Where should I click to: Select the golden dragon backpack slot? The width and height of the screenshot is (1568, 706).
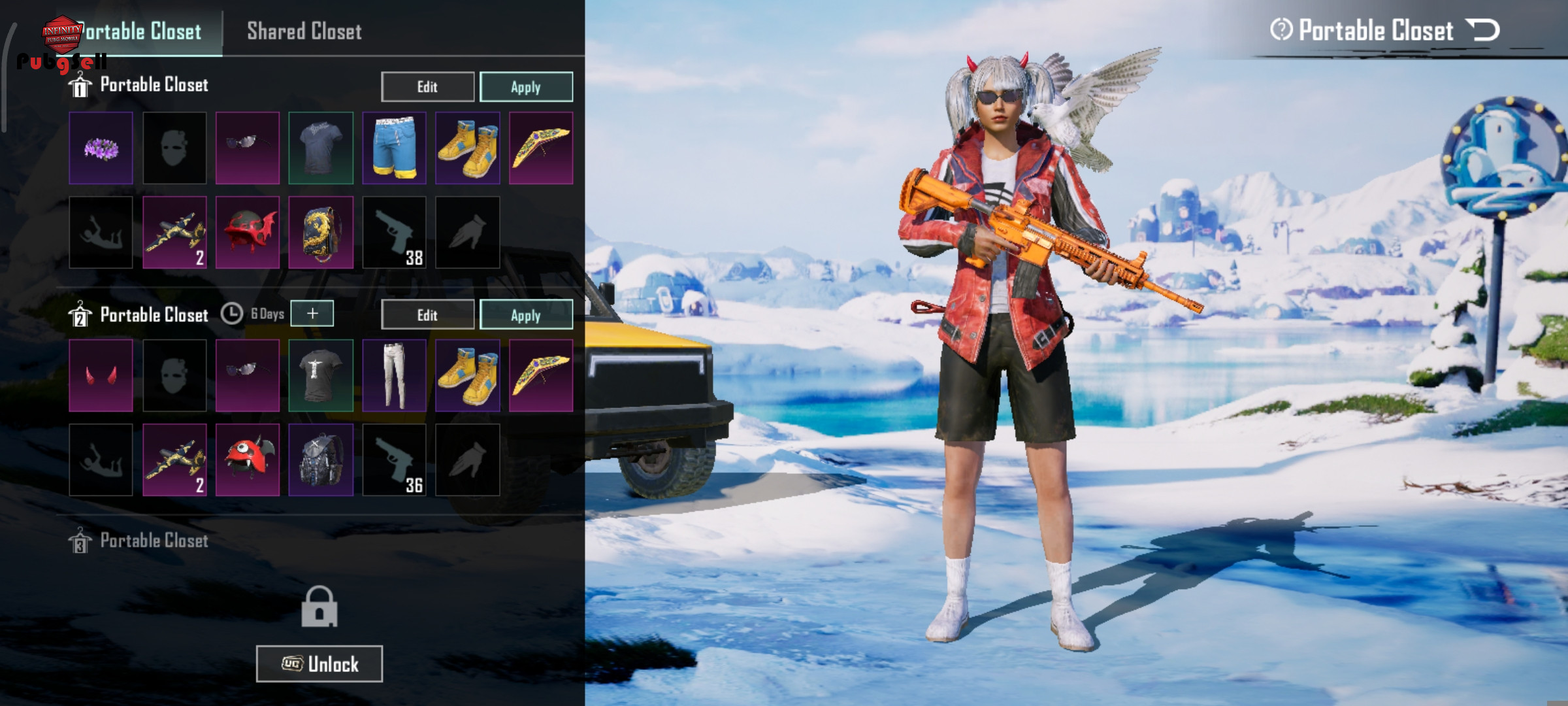(321, 232)
